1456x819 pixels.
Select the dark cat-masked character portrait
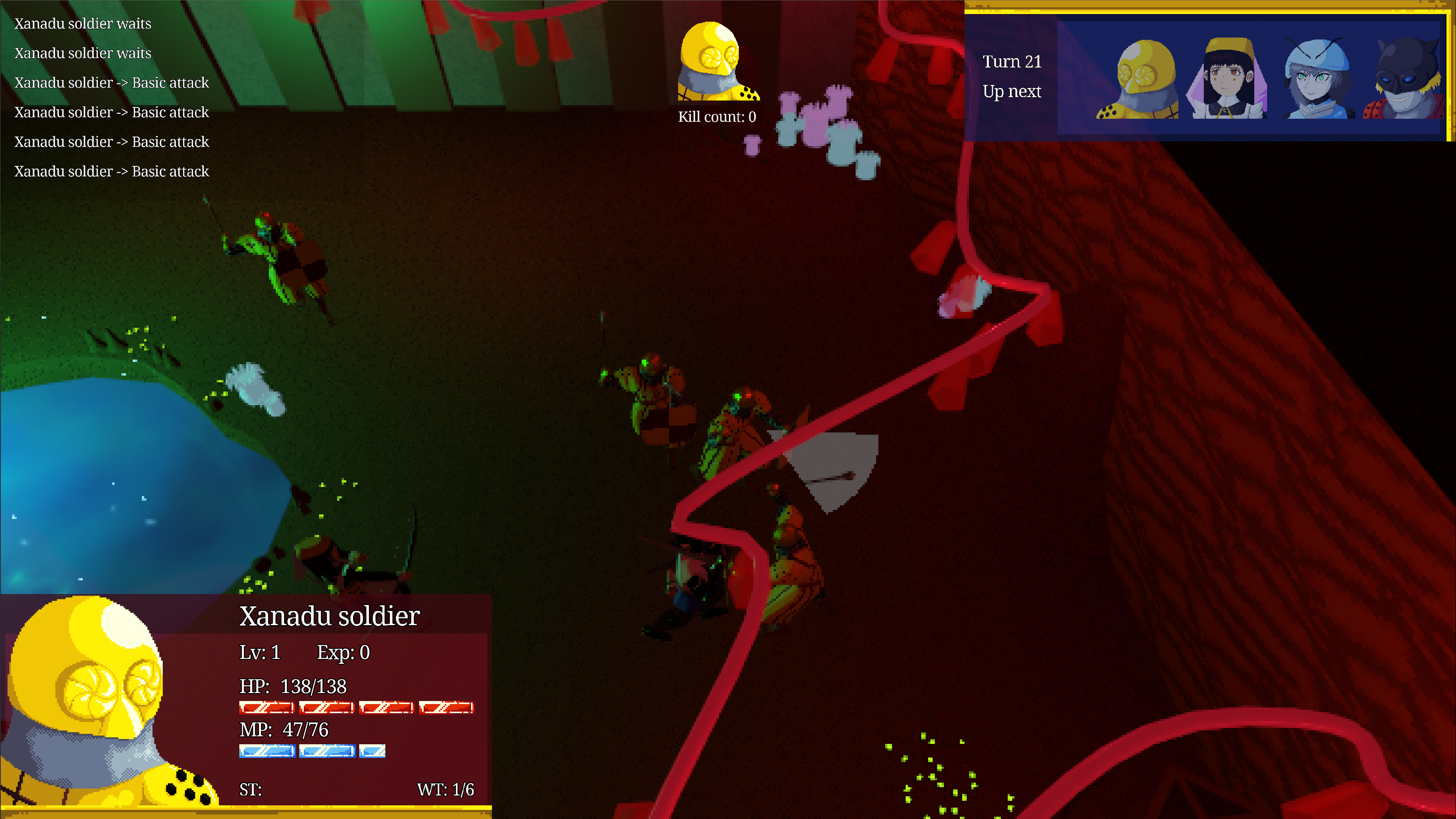pos(1404,79)
